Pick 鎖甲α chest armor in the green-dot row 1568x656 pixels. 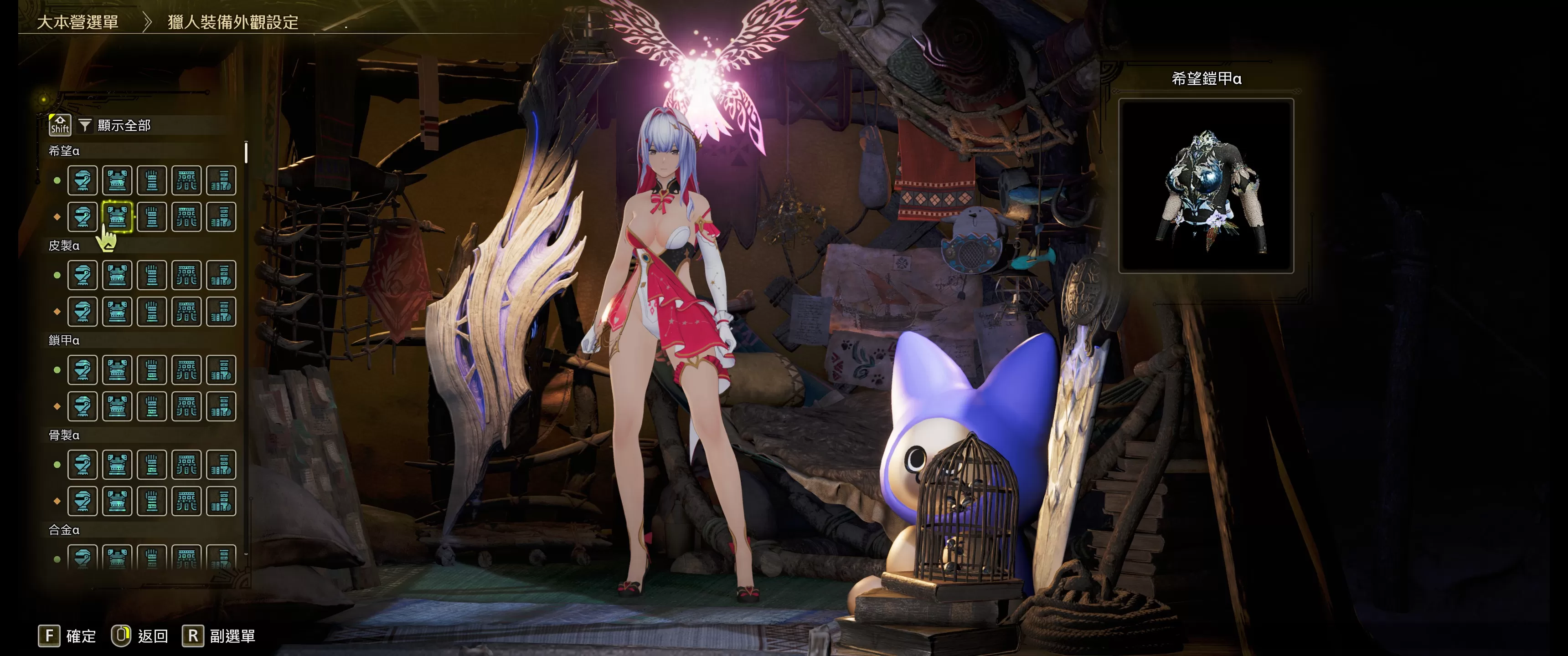(x=118, y=370)
